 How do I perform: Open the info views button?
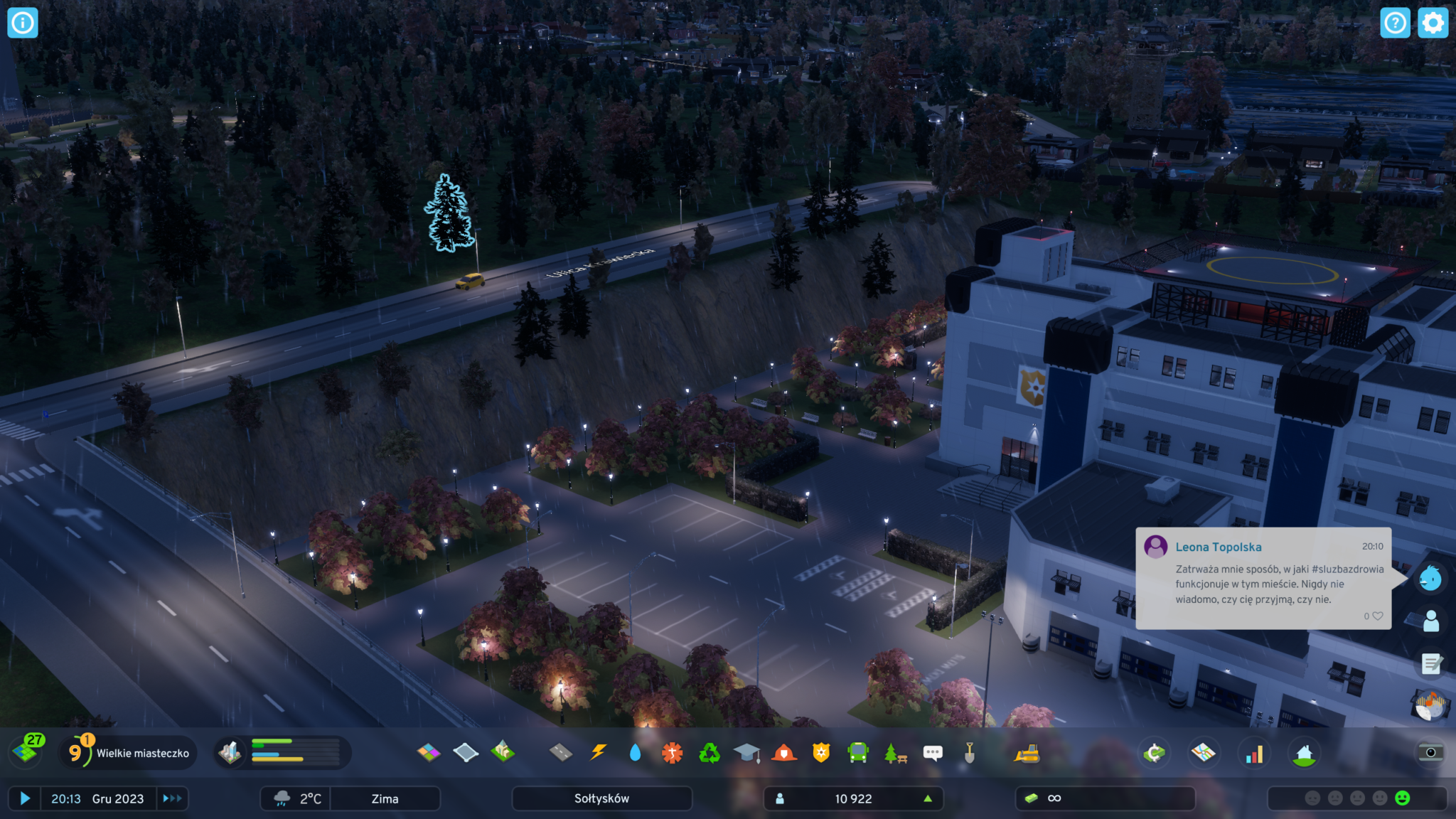(x=23, y=23)
